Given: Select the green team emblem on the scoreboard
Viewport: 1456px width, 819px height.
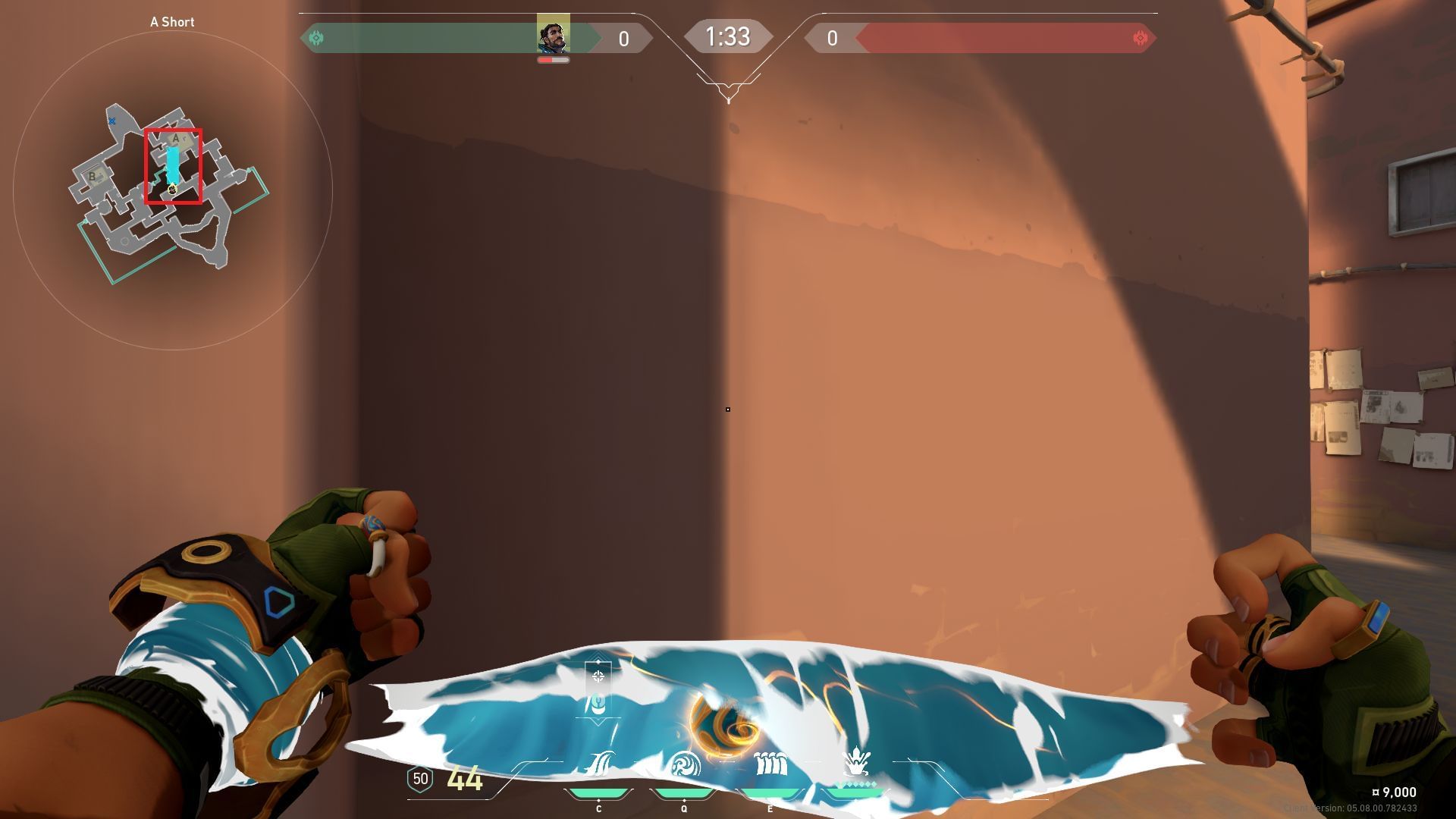Looking at the screenshot, I should [x=317, y=38].
